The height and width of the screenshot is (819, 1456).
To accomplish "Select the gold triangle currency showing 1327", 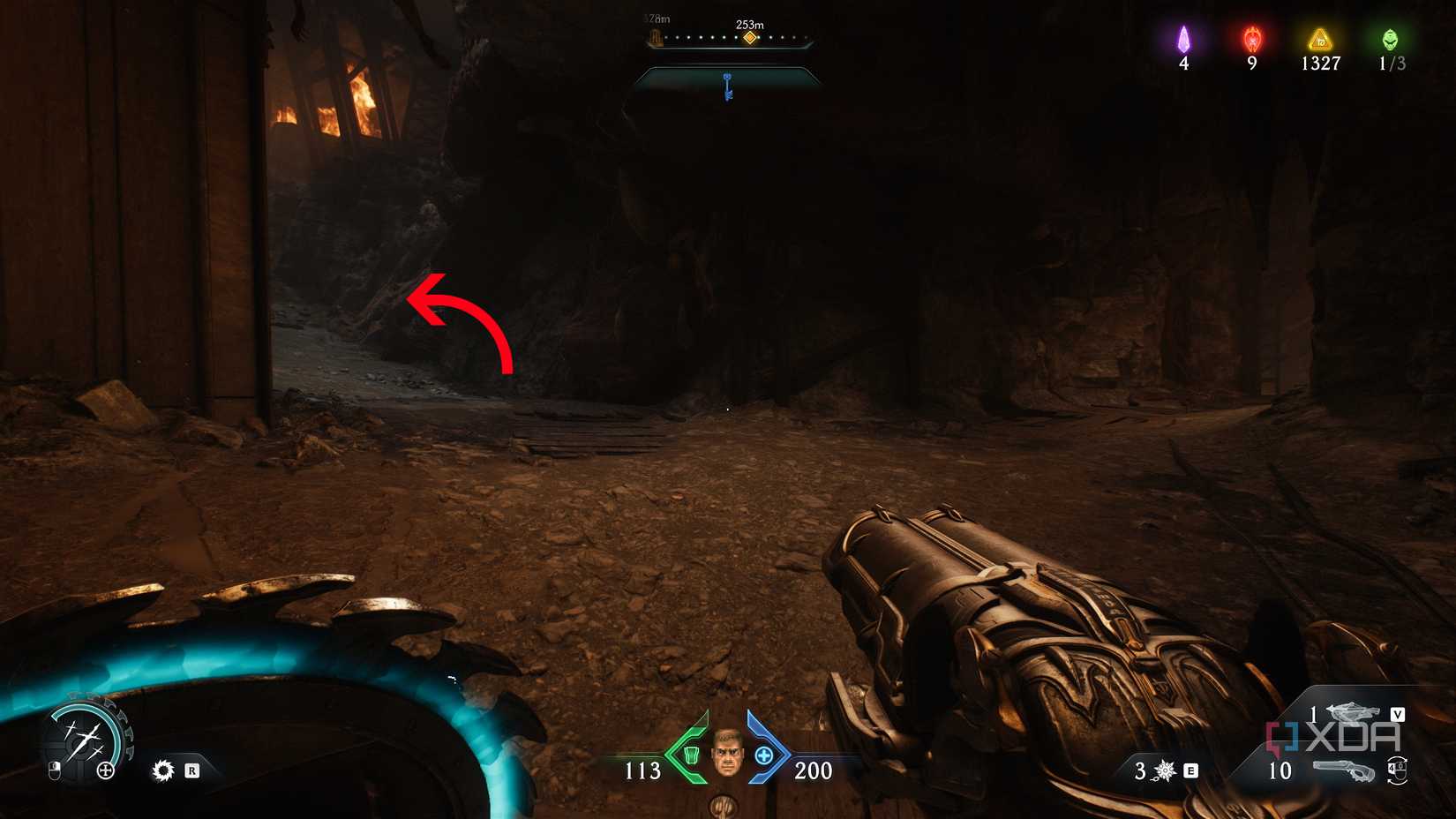I will 1318,37.
